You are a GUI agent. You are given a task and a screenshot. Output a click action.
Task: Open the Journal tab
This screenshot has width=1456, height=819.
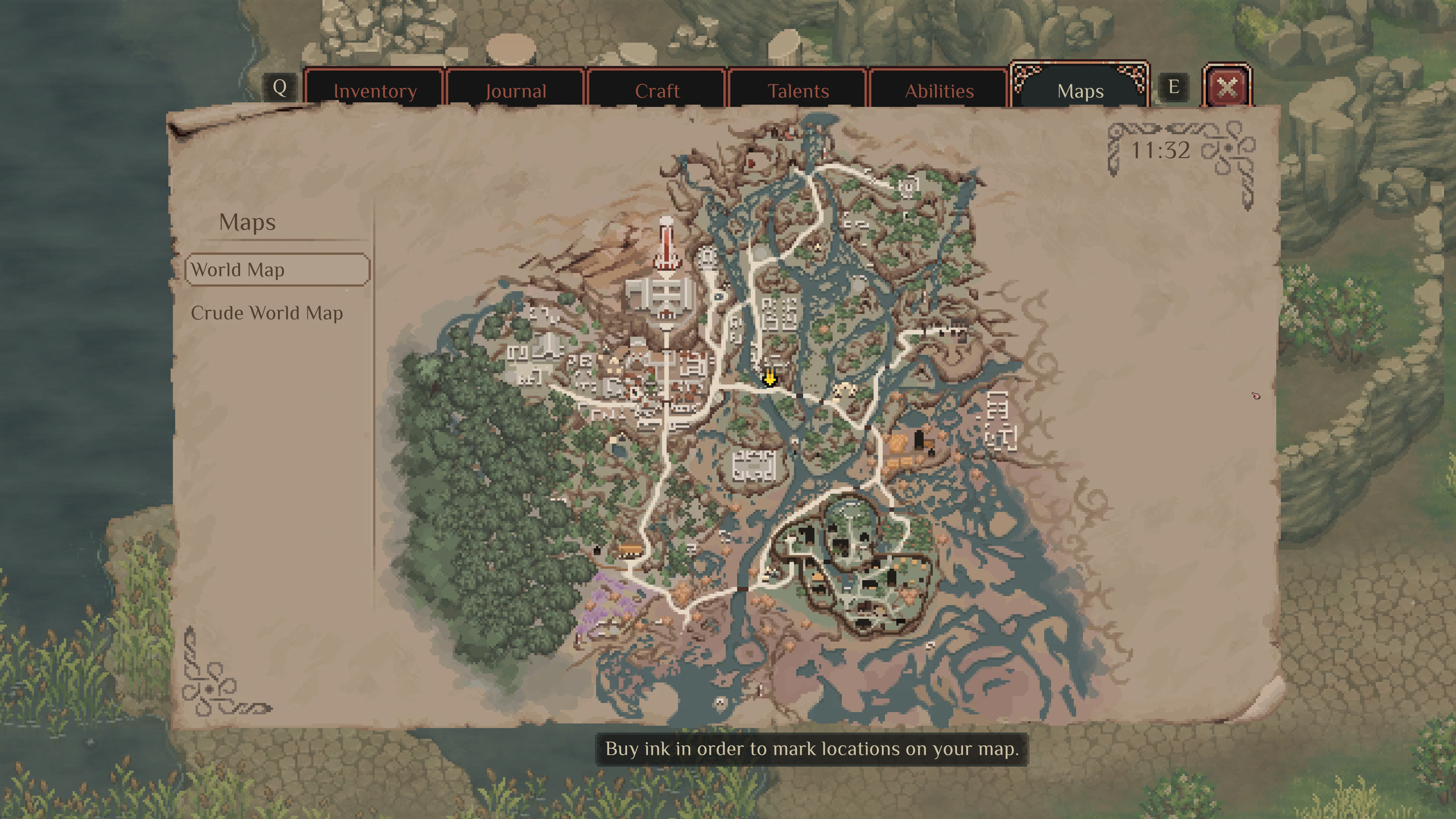pos(515,90)
